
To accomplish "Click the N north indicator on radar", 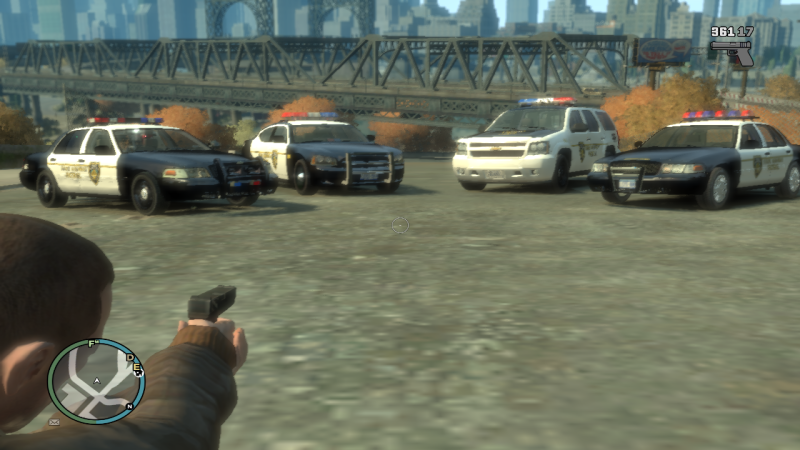I will coord(130,406).
